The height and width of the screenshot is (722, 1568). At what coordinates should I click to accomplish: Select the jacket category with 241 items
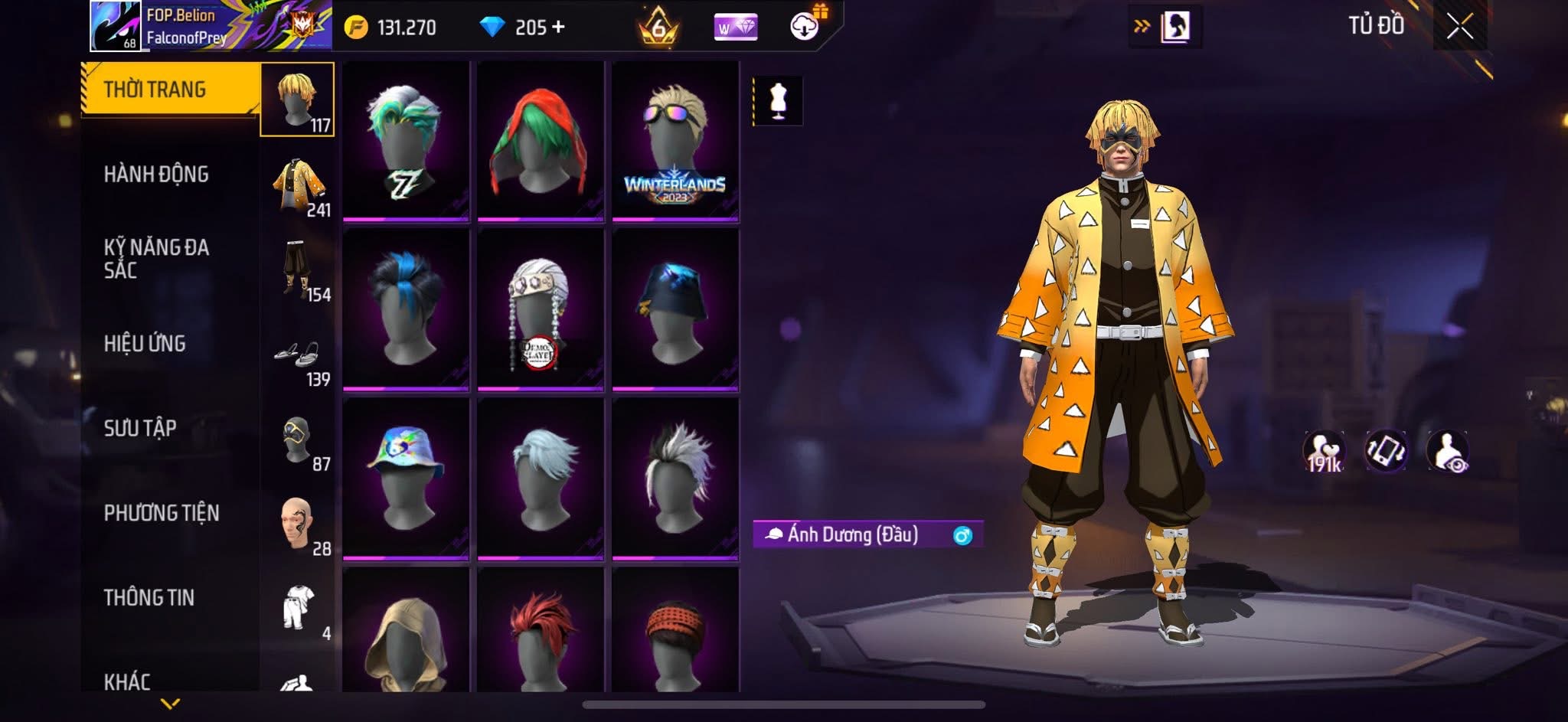tap(299, 186)
